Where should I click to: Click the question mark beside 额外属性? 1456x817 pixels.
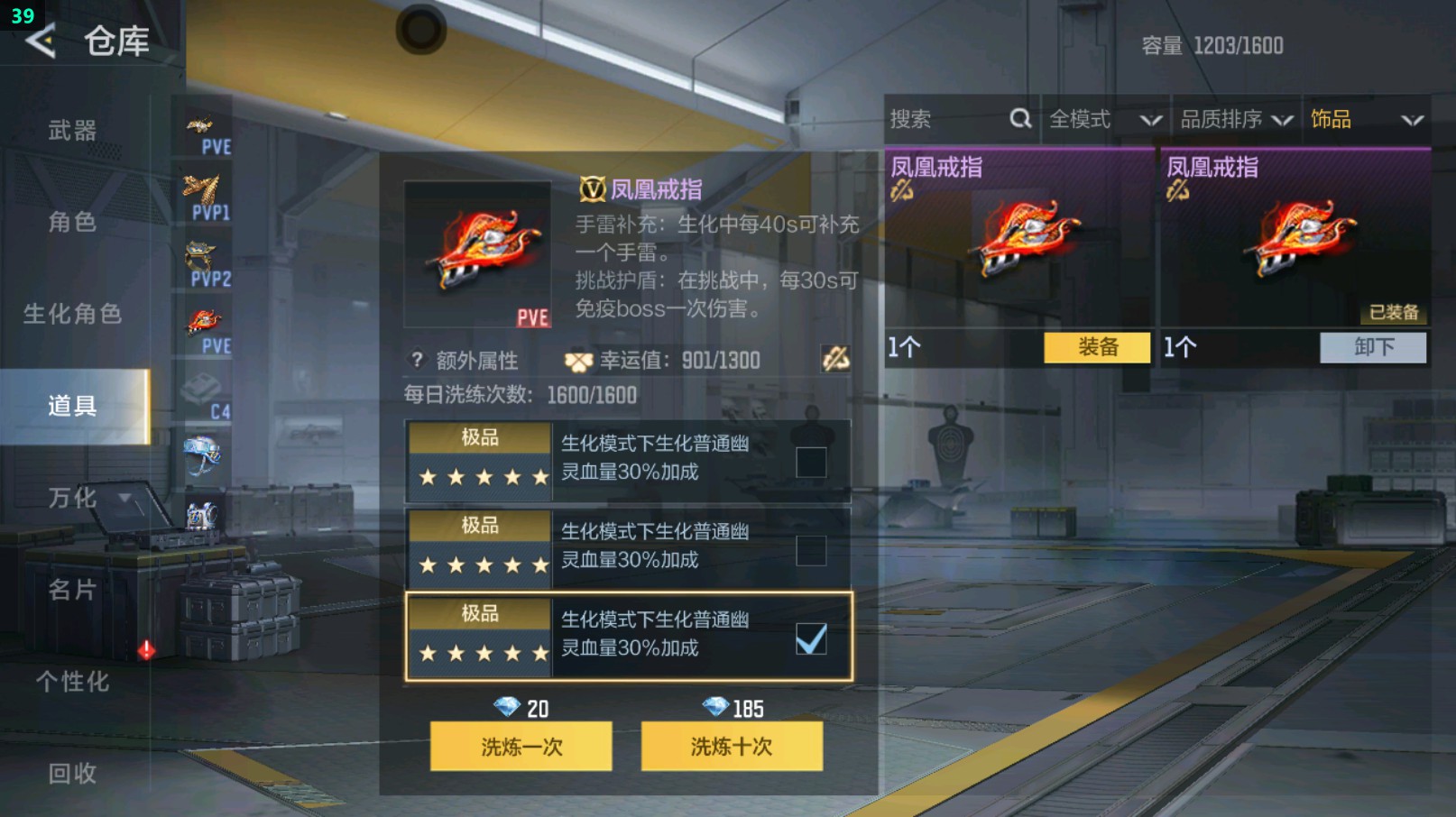pyautogui.click(x=415, y=360)
